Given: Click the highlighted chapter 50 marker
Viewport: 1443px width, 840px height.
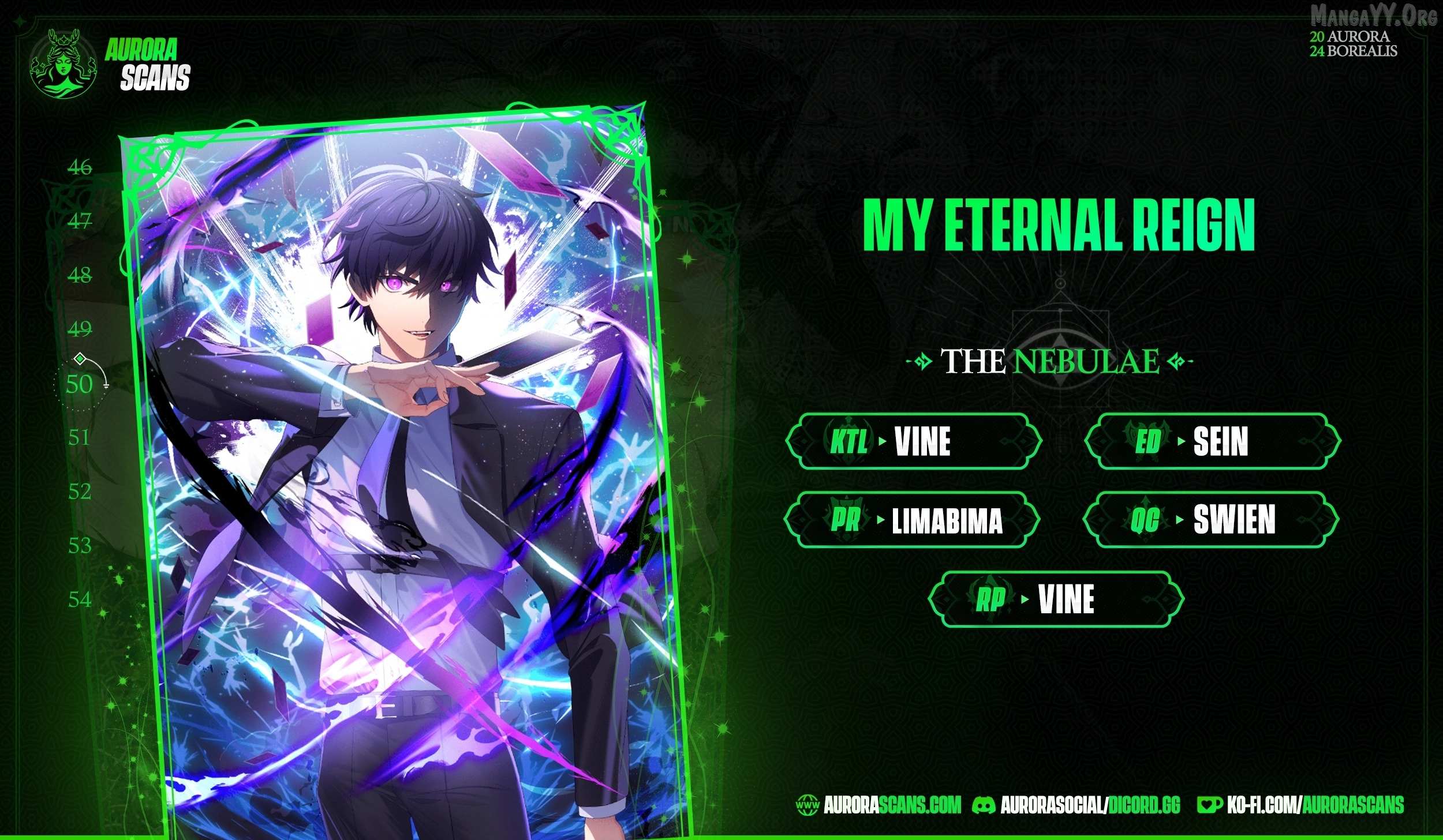Looking at the screenshot, I should coord(80,384).
